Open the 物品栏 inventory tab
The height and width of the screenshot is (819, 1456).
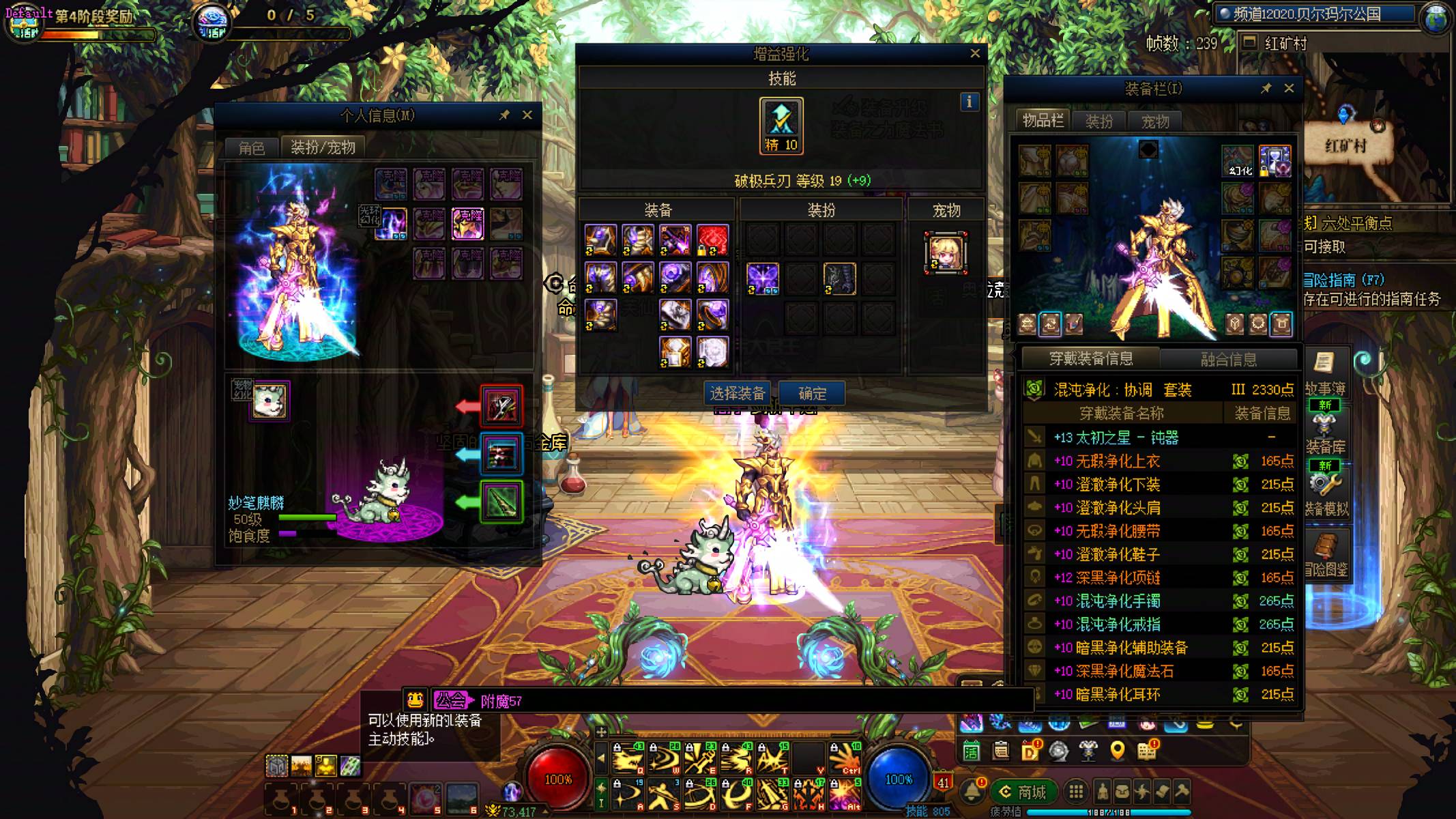point(1043,121)
